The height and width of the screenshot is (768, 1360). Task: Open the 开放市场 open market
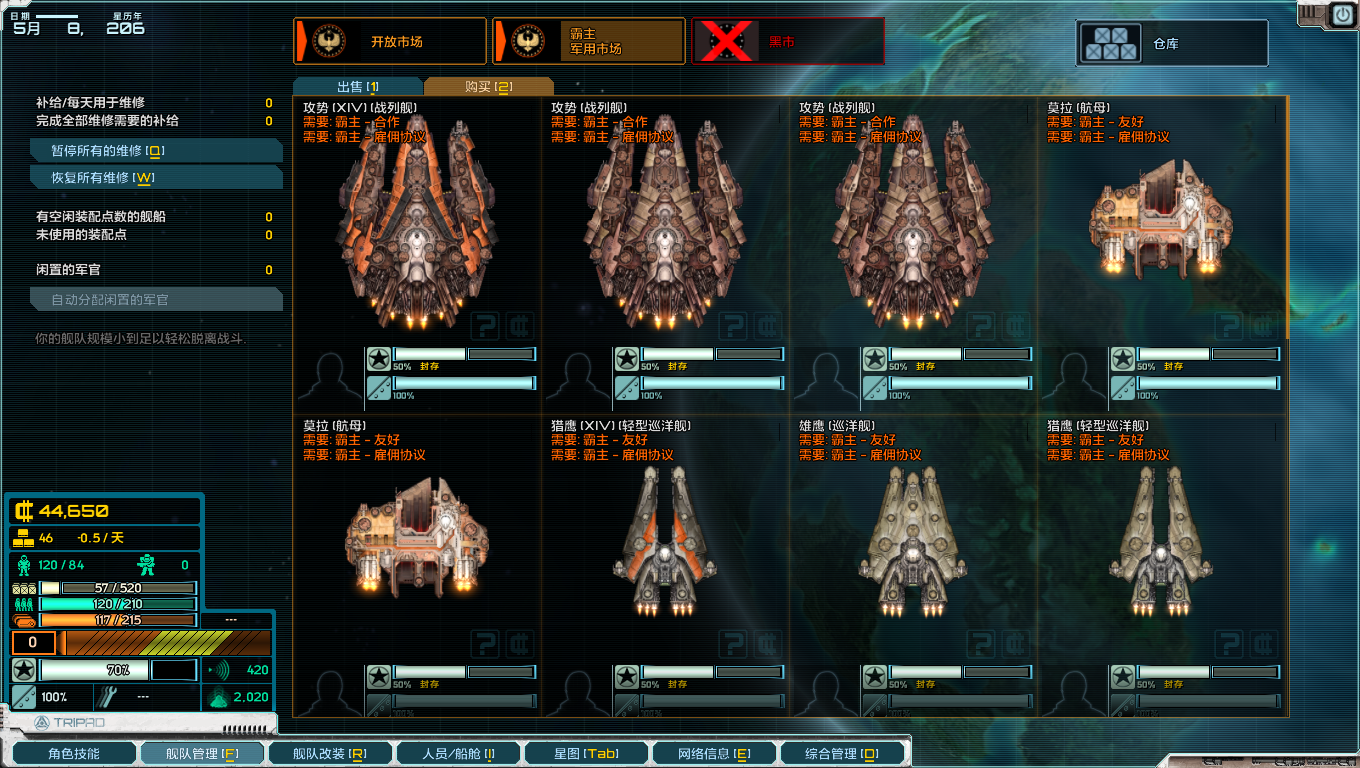(x=390, y=41)
